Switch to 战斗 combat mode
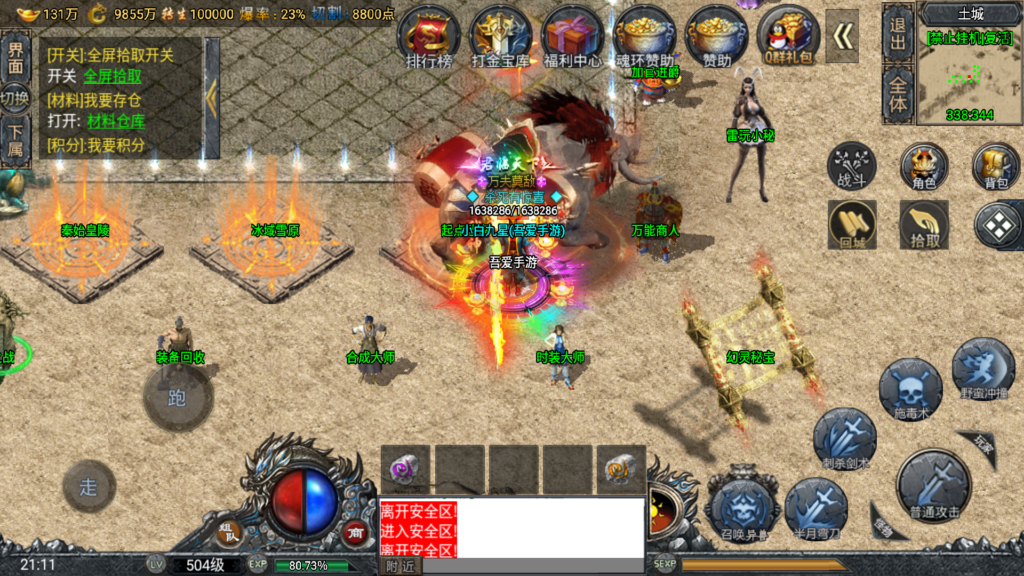Image resolution: width=1024 pixels, height=576 pixels. pyautogui.click(x=852, y=166)
